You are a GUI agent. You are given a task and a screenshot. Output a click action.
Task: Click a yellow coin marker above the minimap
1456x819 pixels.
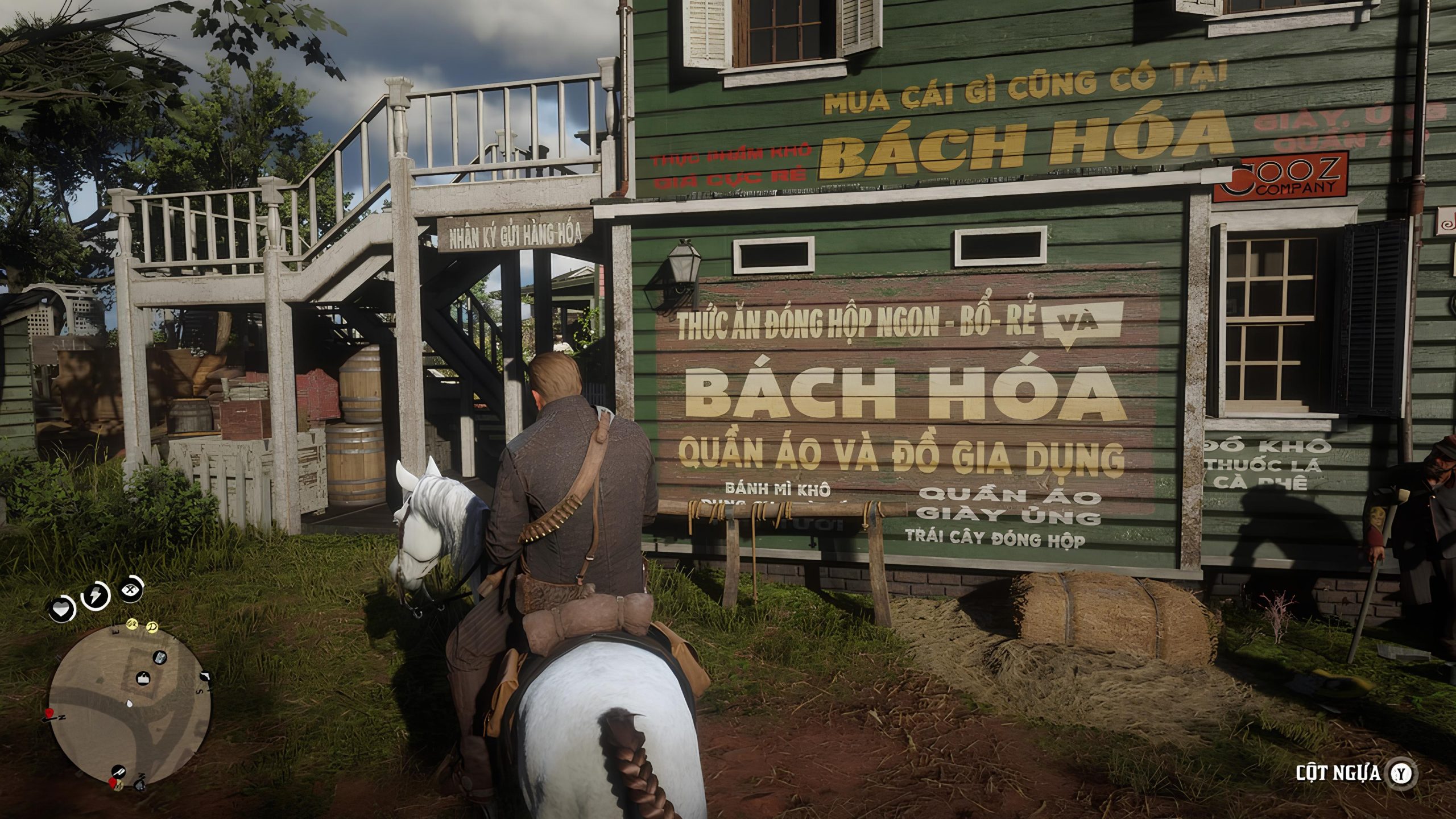click(x=133, y=624)
